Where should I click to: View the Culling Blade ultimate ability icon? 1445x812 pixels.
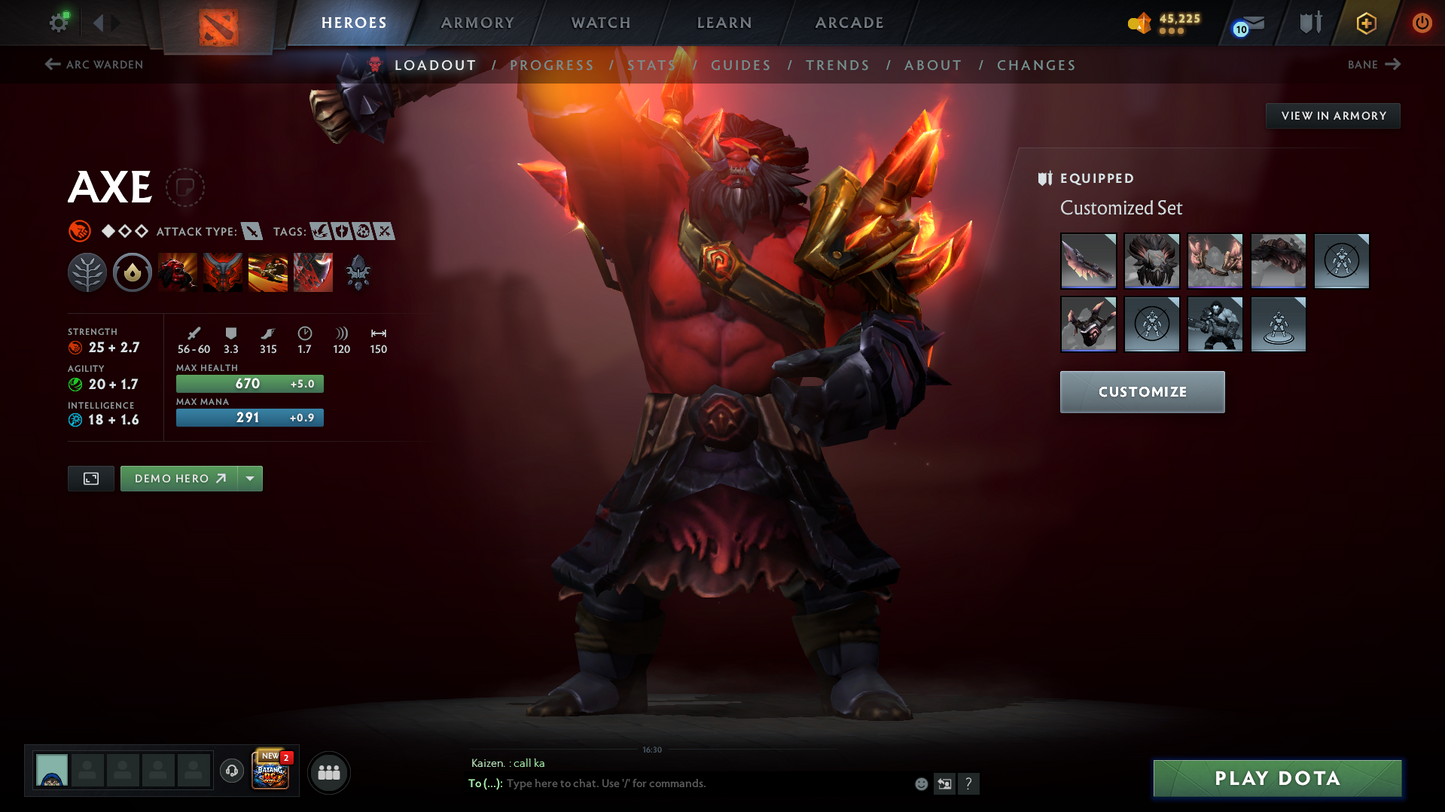(x=312, y=271)
